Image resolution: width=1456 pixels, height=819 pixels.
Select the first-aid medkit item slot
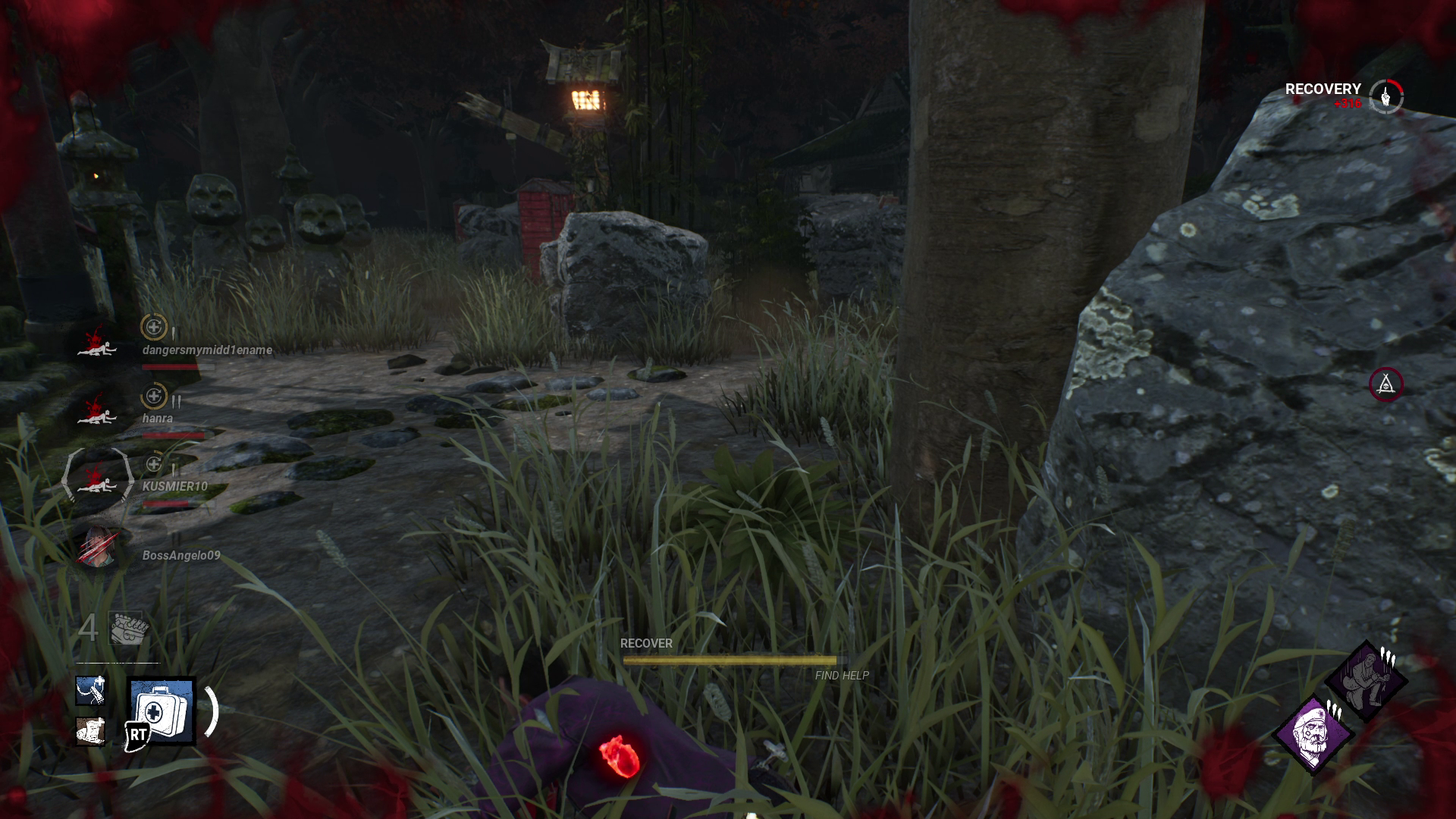162,711
